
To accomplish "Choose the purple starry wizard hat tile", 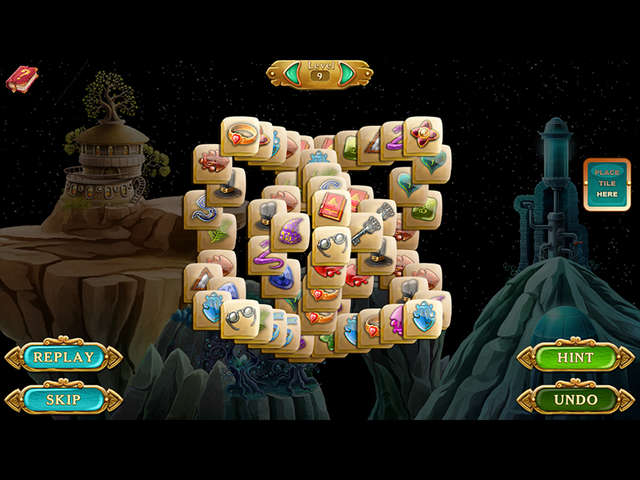I will pyautogui.click(x=289, y=233).
